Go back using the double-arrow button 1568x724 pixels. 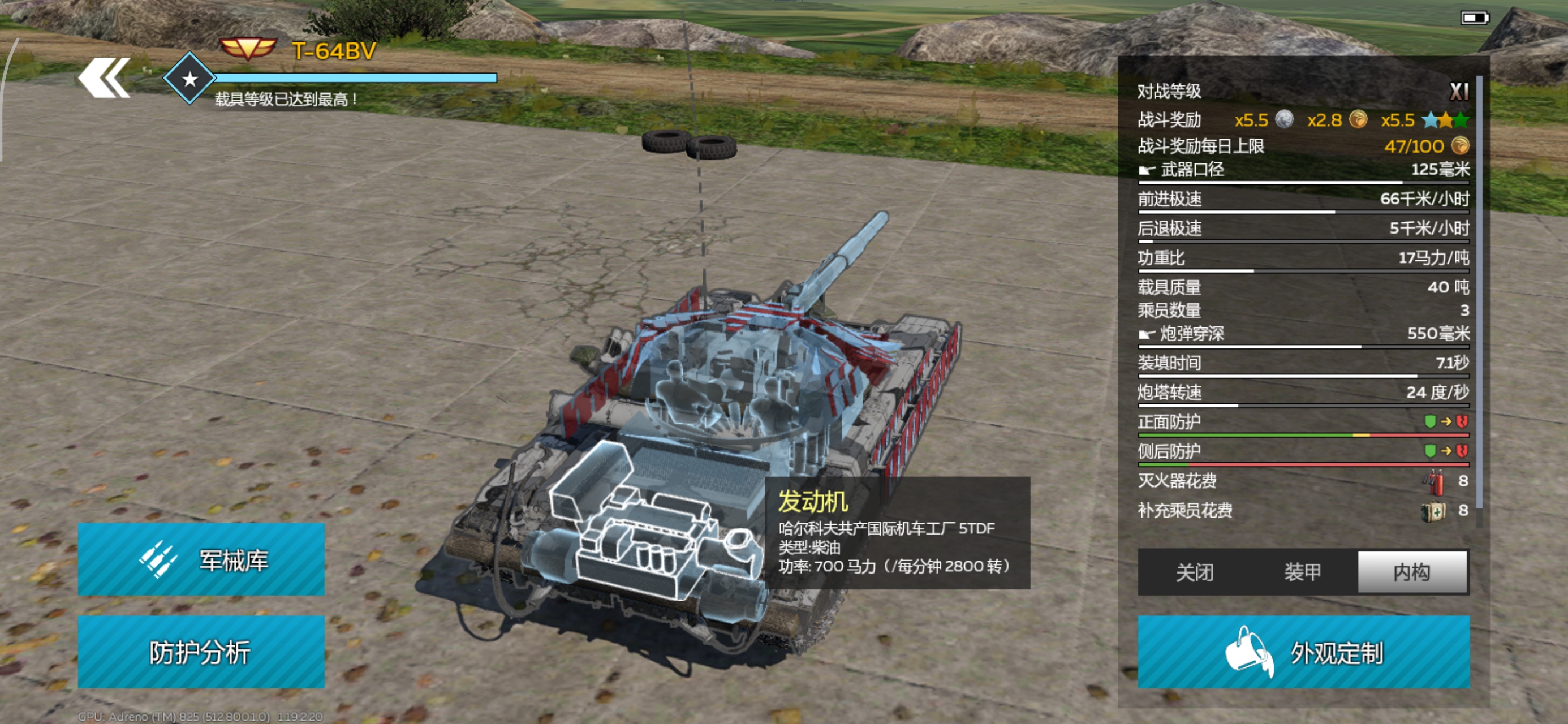point(104,77)
